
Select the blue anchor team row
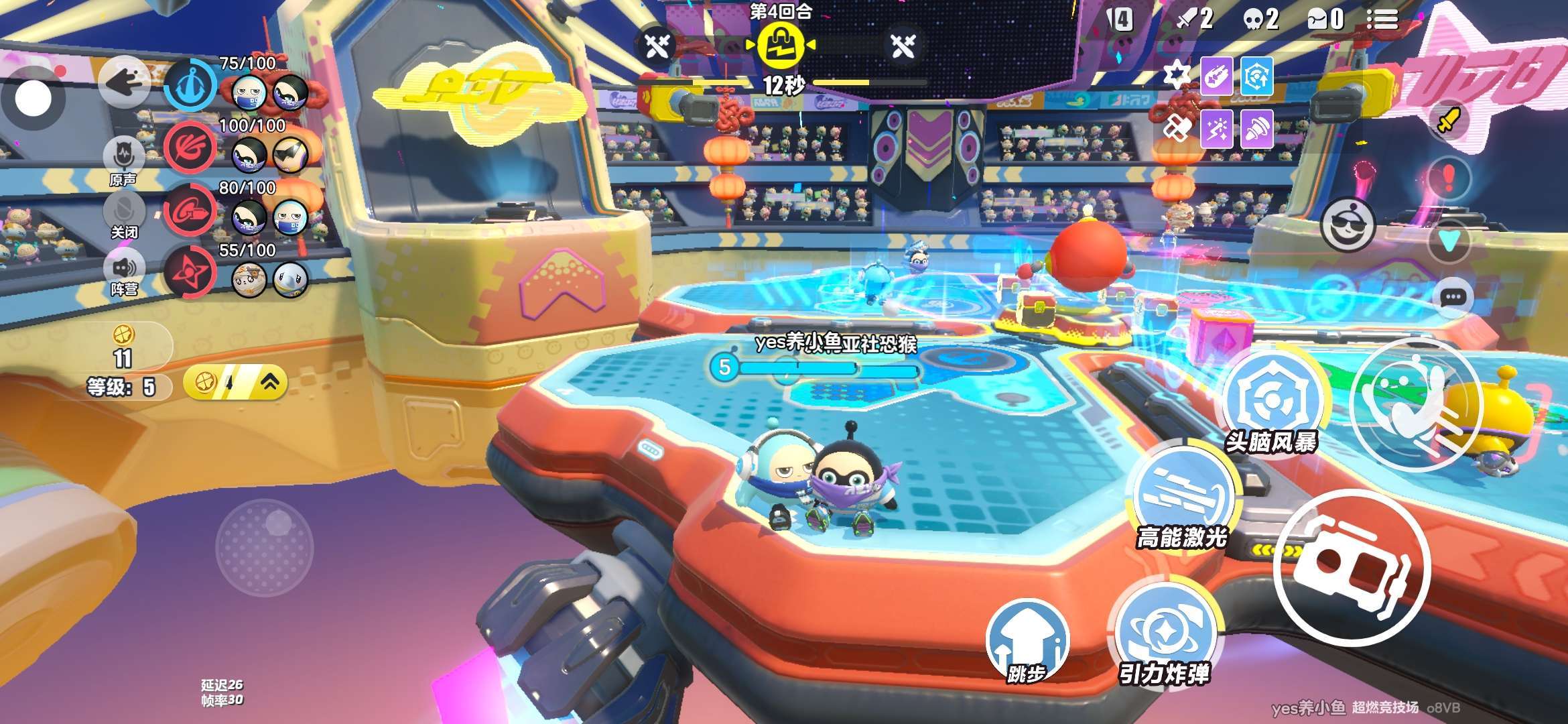190,85
